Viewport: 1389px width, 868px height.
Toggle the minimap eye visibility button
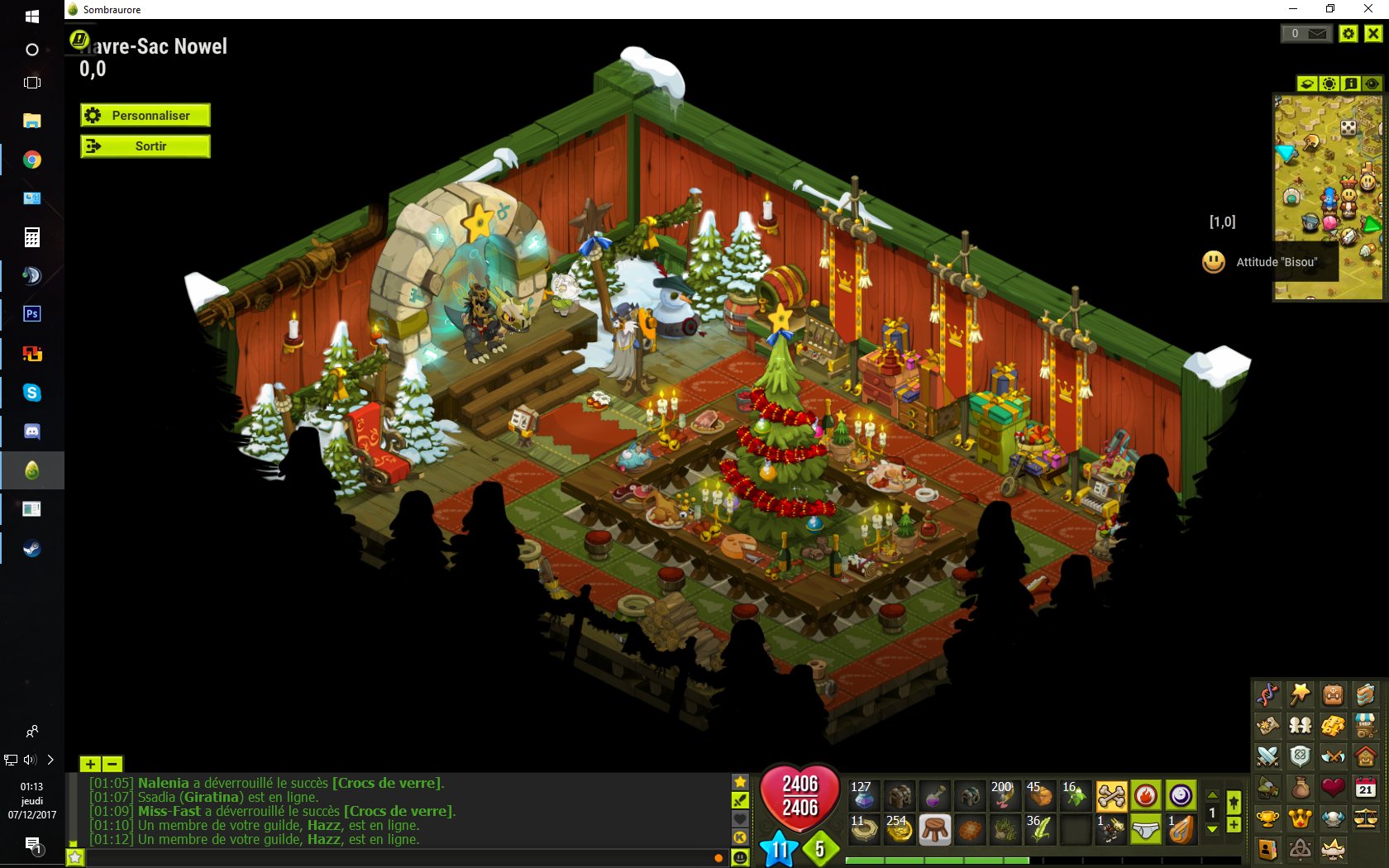pyautogui.click(x=1372, y=83)
